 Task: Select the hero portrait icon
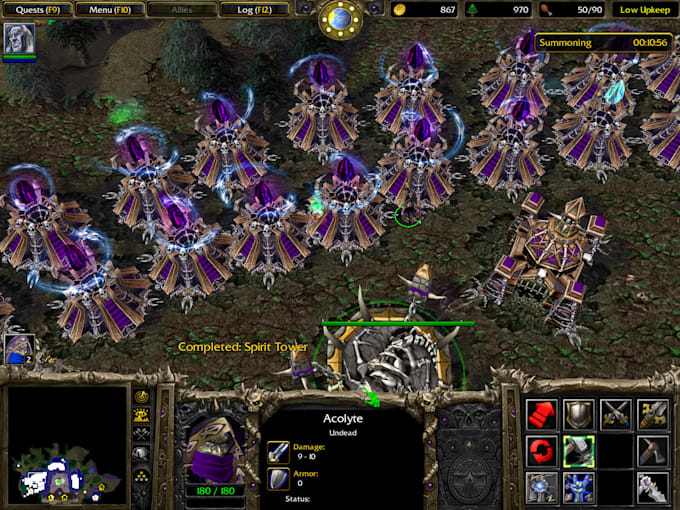[19, 39]
